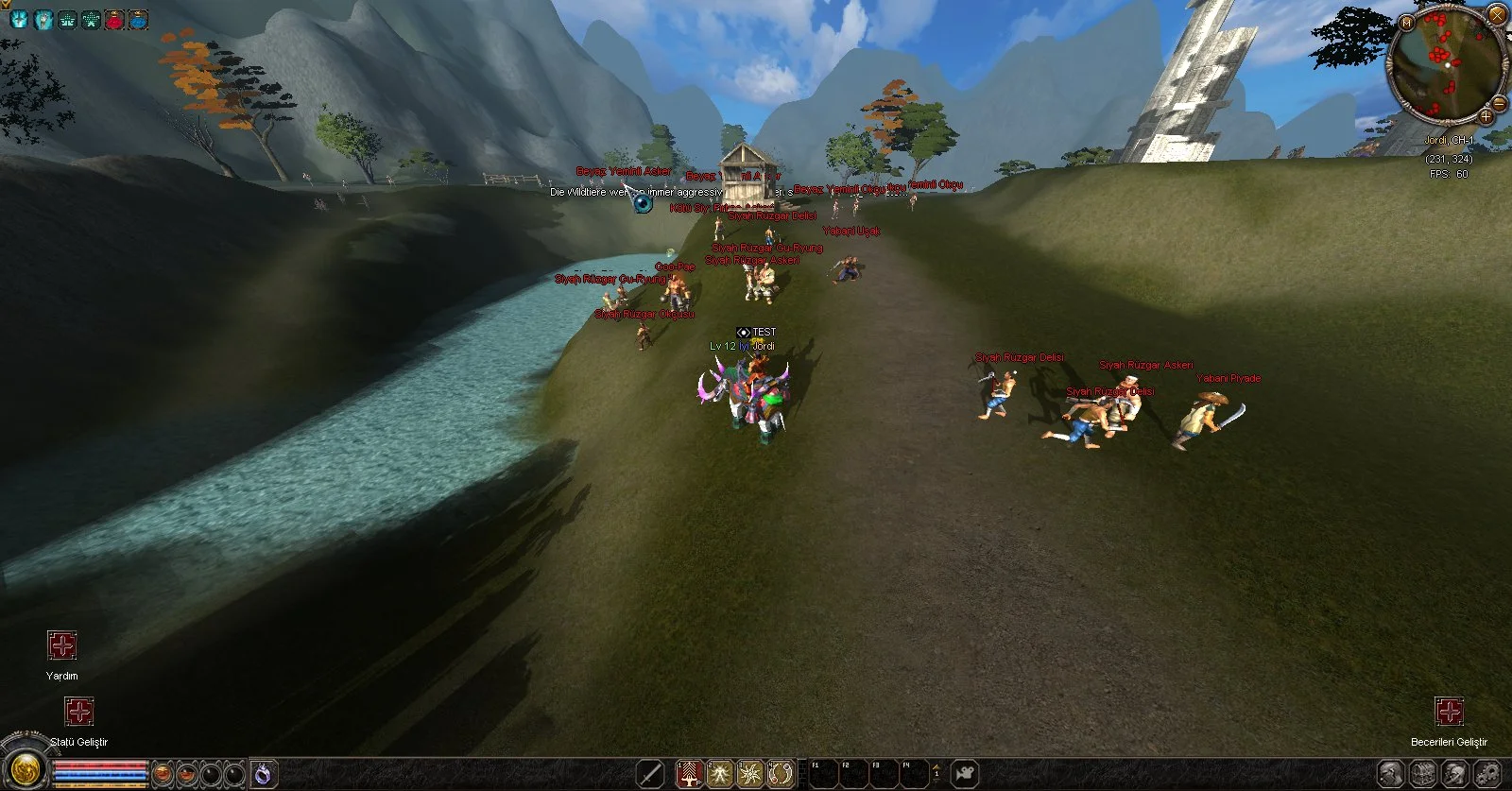Zoom out the minimap with the minus button

click(1499, 102)
